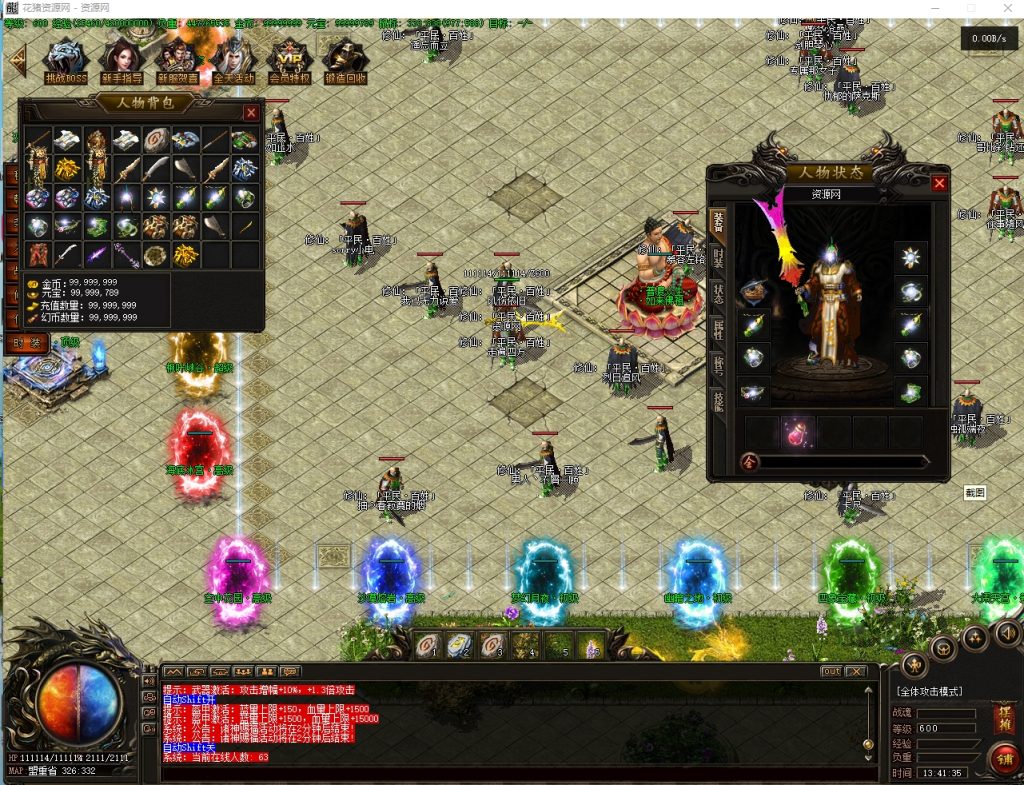Switch to the 状态 status tab

[x=718, y=293]
